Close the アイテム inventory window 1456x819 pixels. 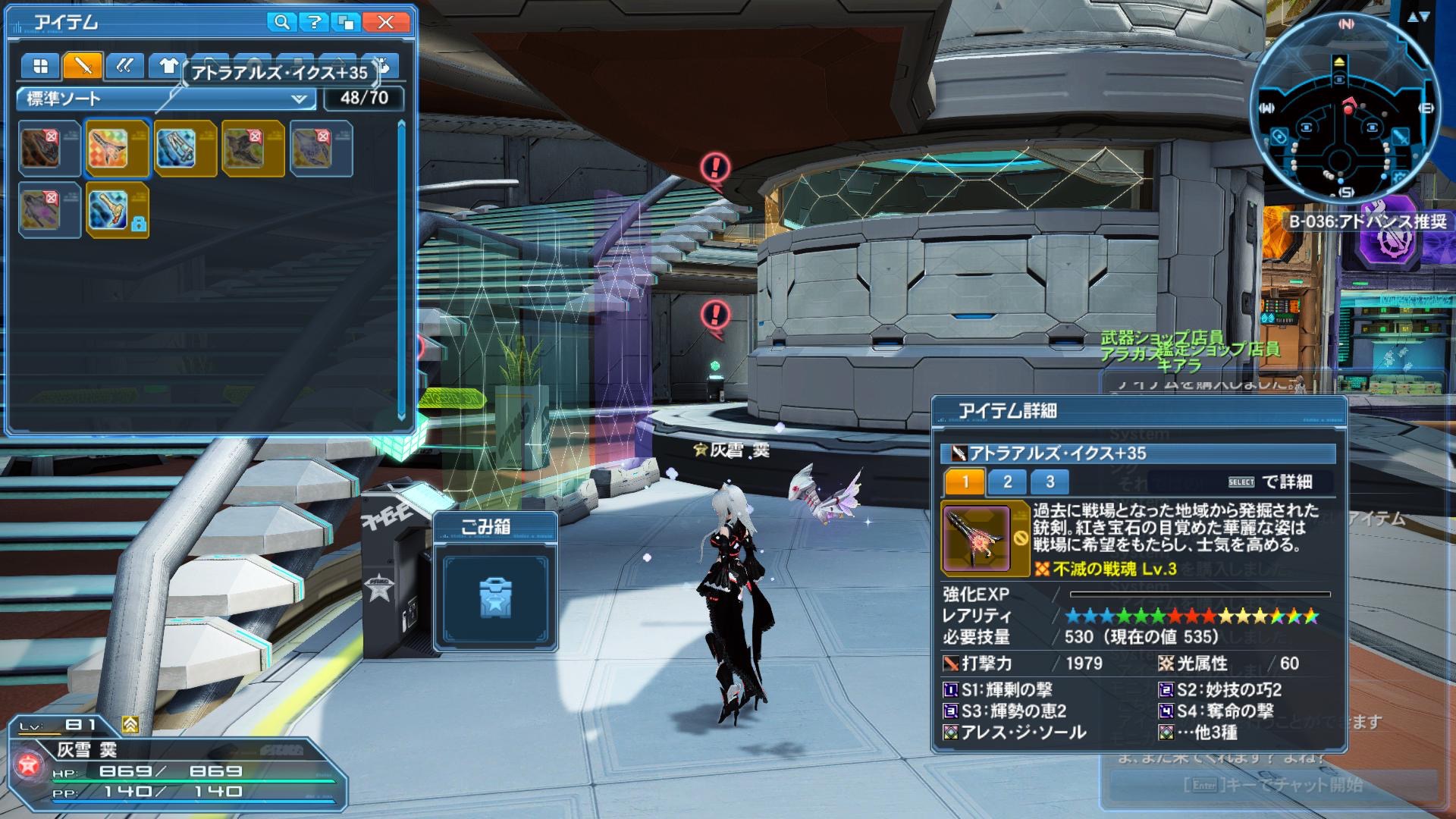385,22
